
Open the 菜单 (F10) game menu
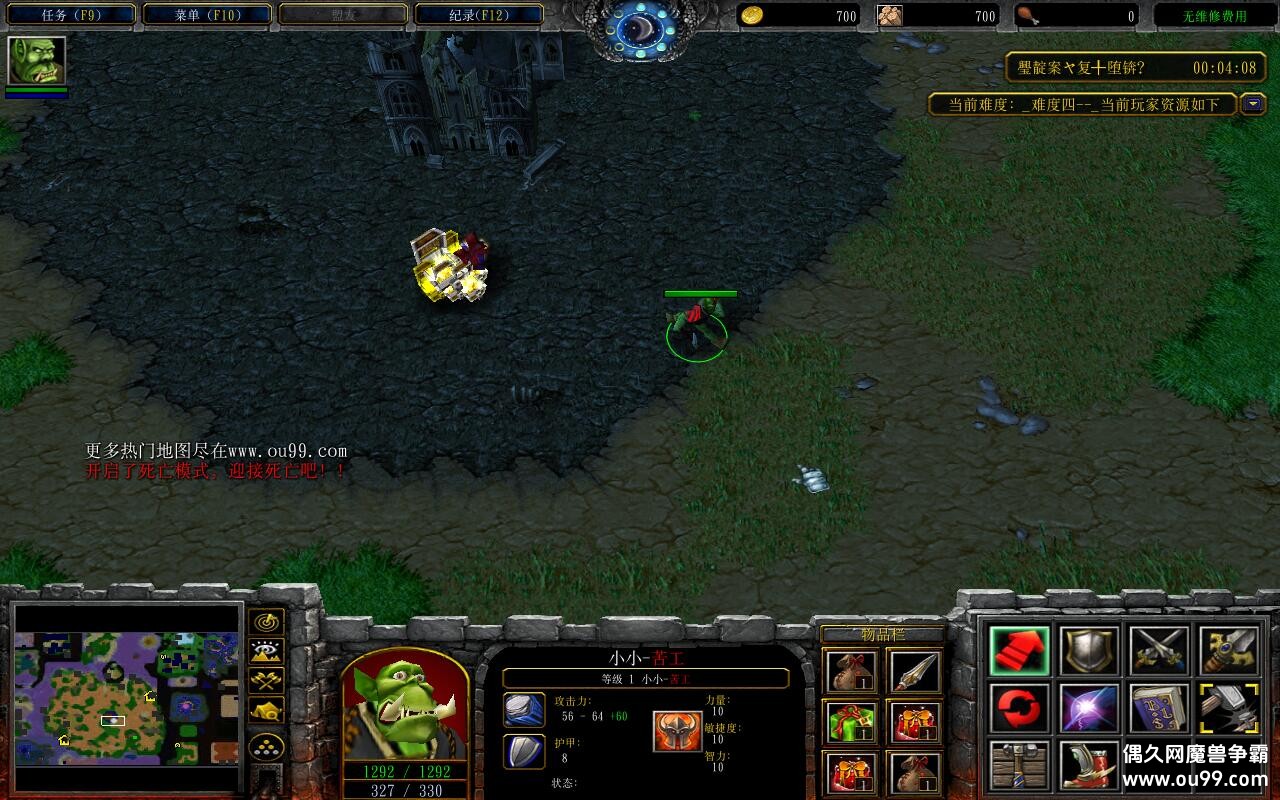coord(207,15)
